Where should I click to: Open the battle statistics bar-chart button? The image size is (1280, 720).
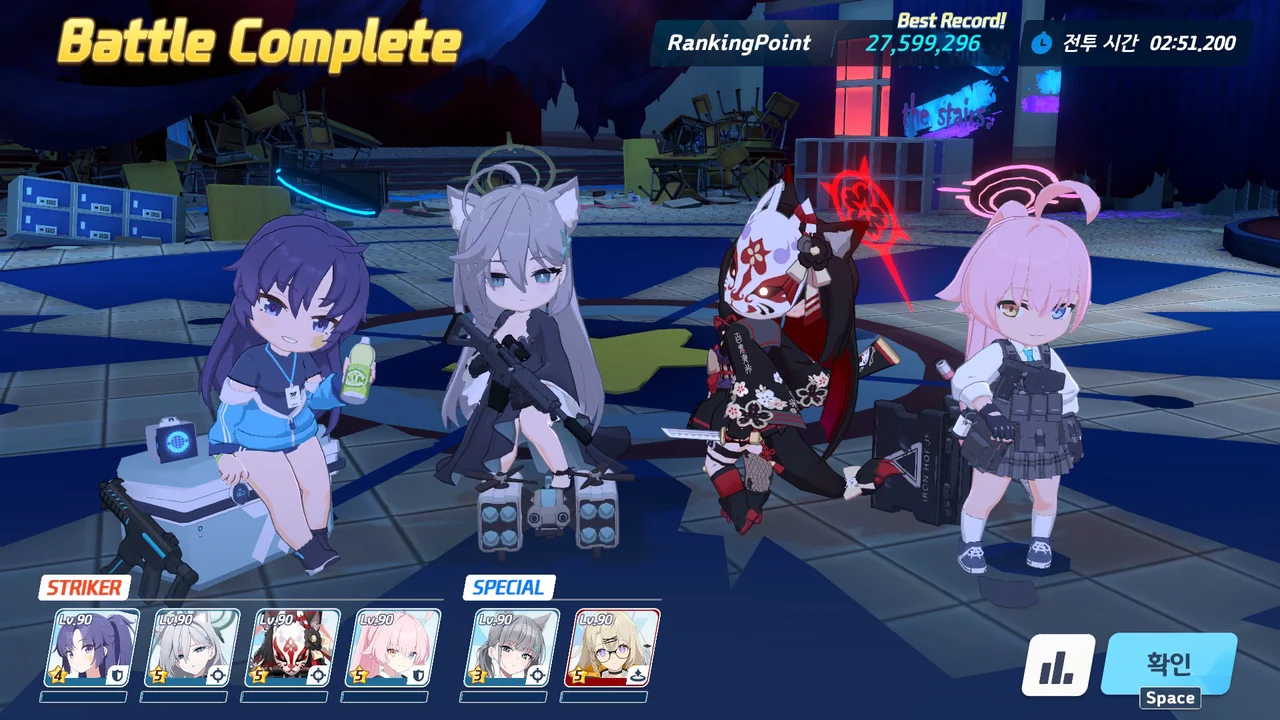point(1058,666)
